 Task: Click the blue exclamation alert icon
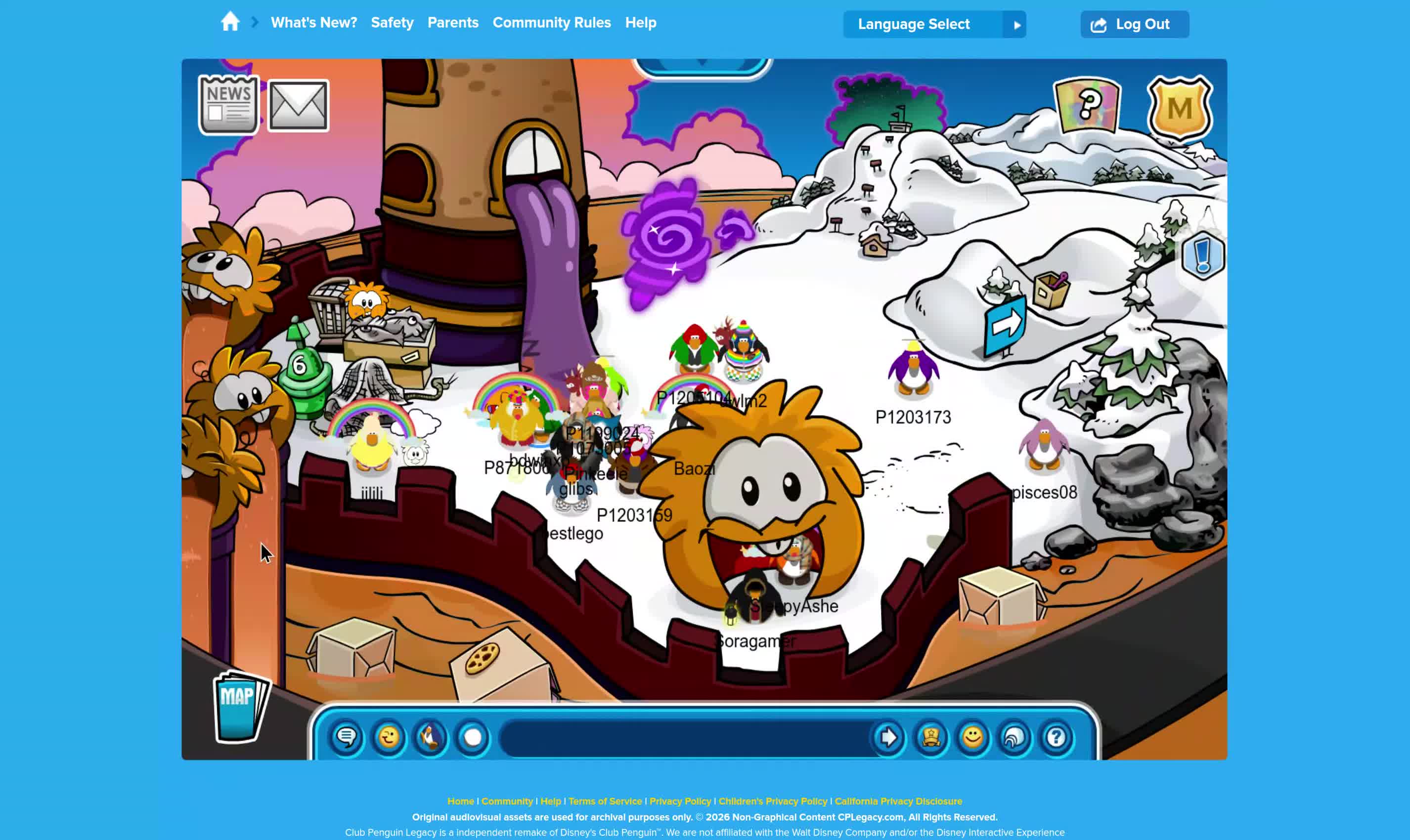[1203, 256]
